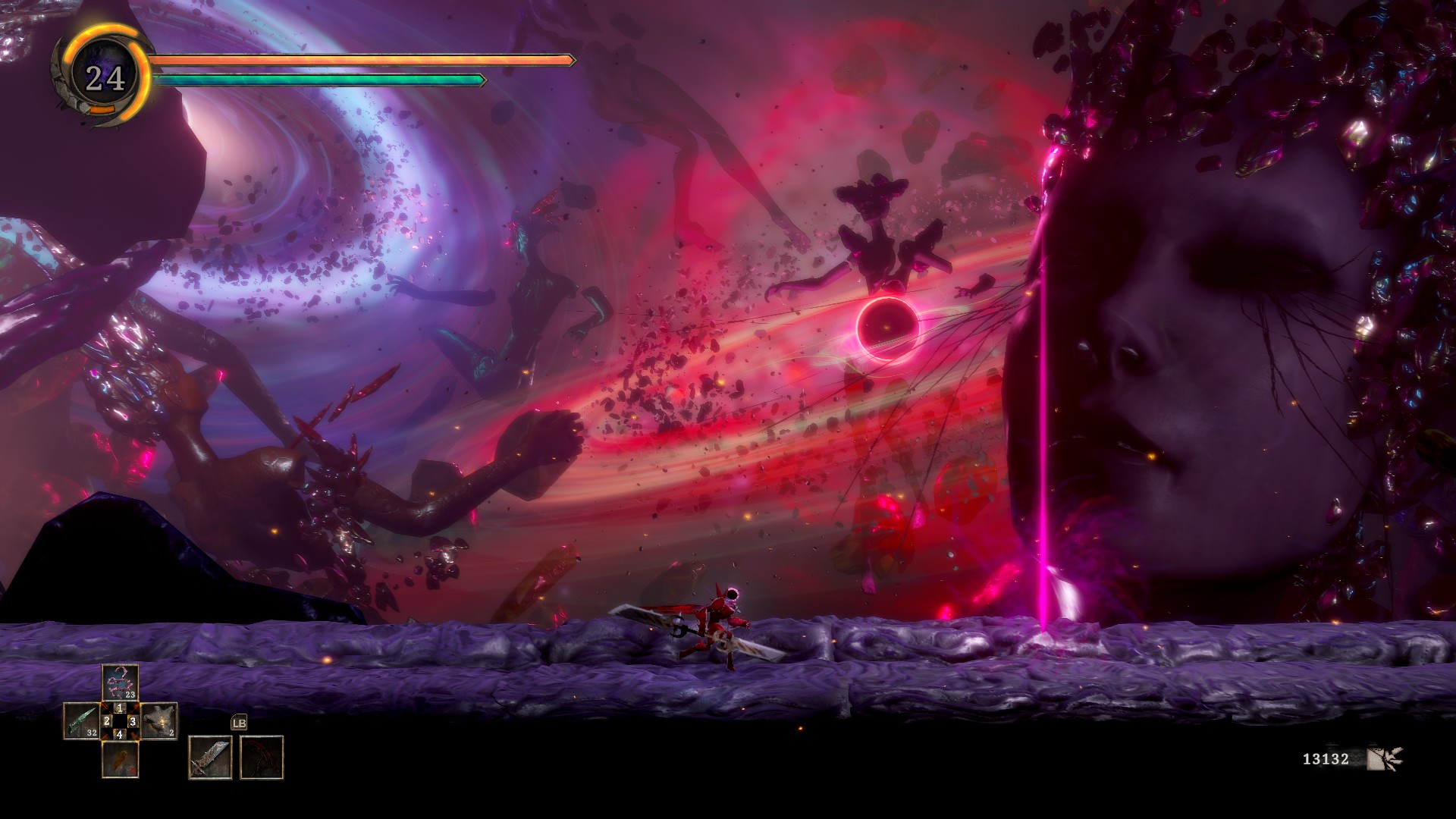Select the stone torso item slot
Screen dimensions: 1456x819
click(159, 720)
